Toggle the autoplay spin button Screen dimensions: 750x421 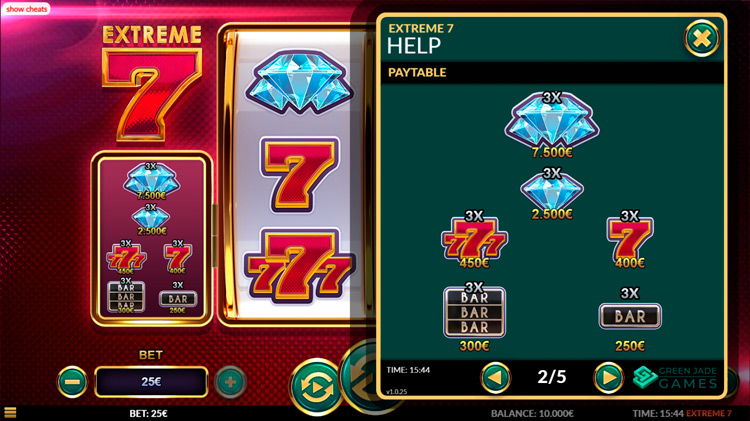(x=315, y=385)
